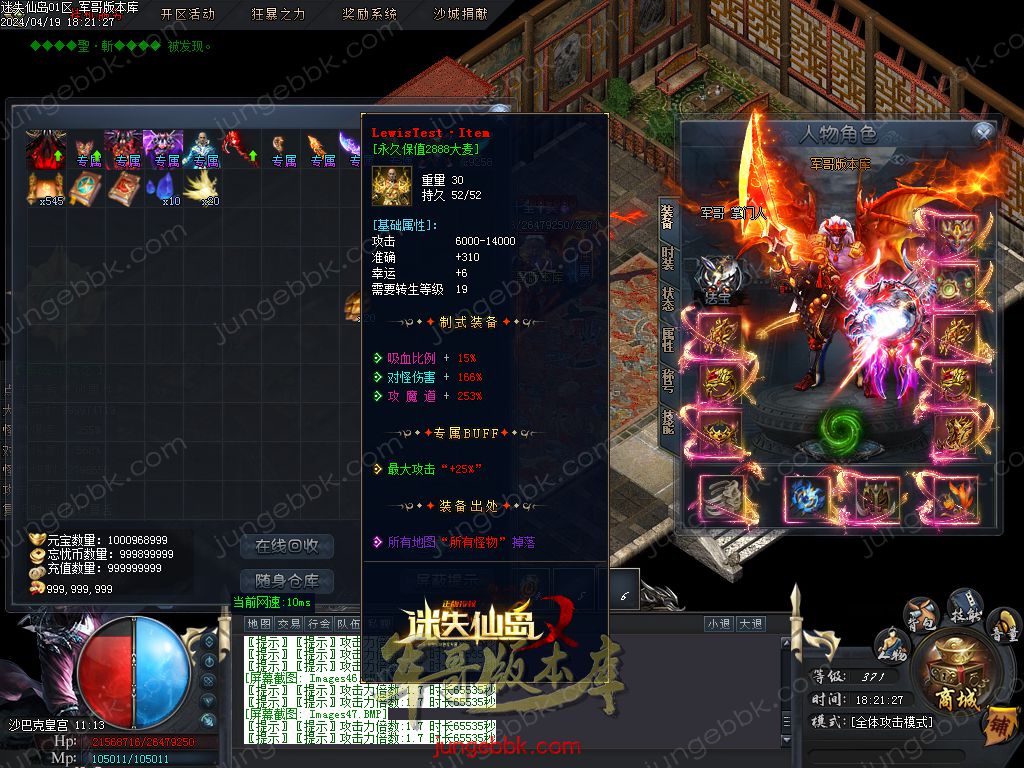Click the 小退 logout button
1024x768 pixels.
[719, 623]
